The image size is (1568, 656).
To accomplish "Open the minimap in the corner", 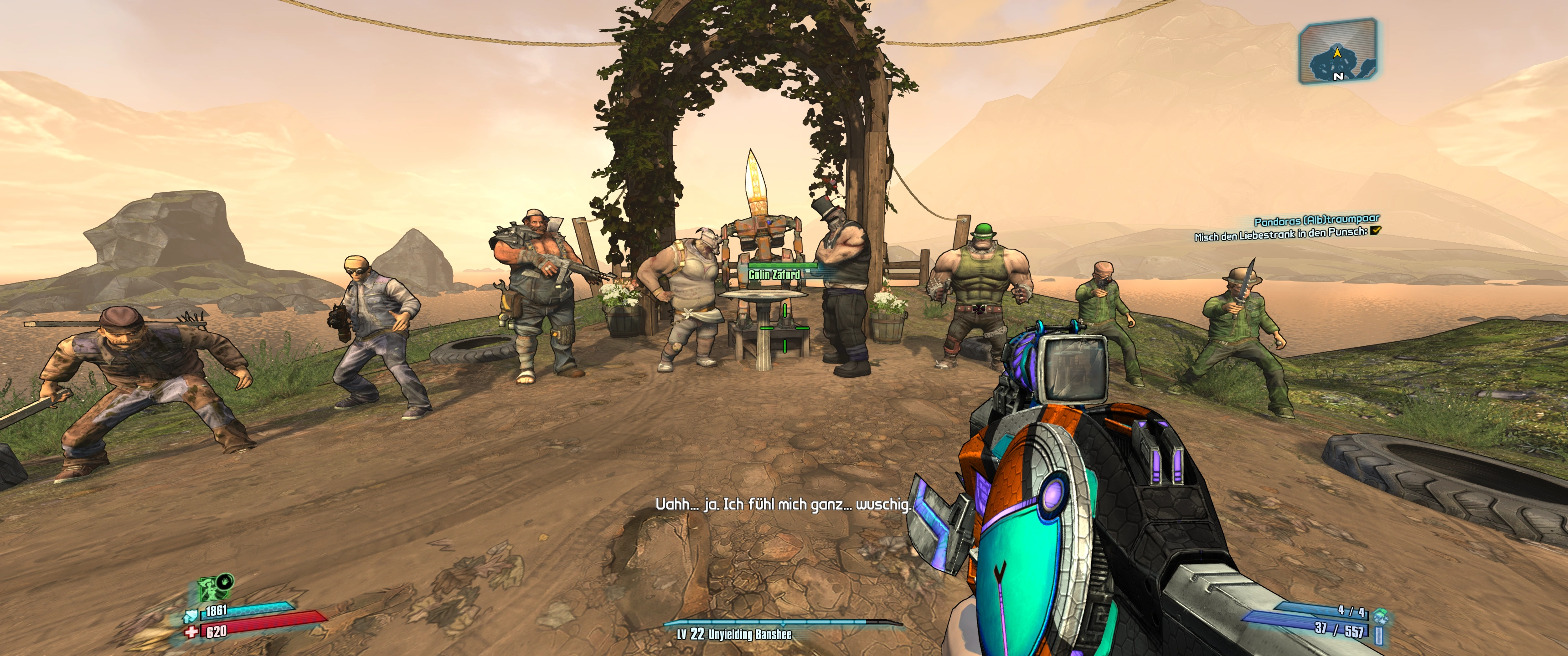I will (1337, 51).
